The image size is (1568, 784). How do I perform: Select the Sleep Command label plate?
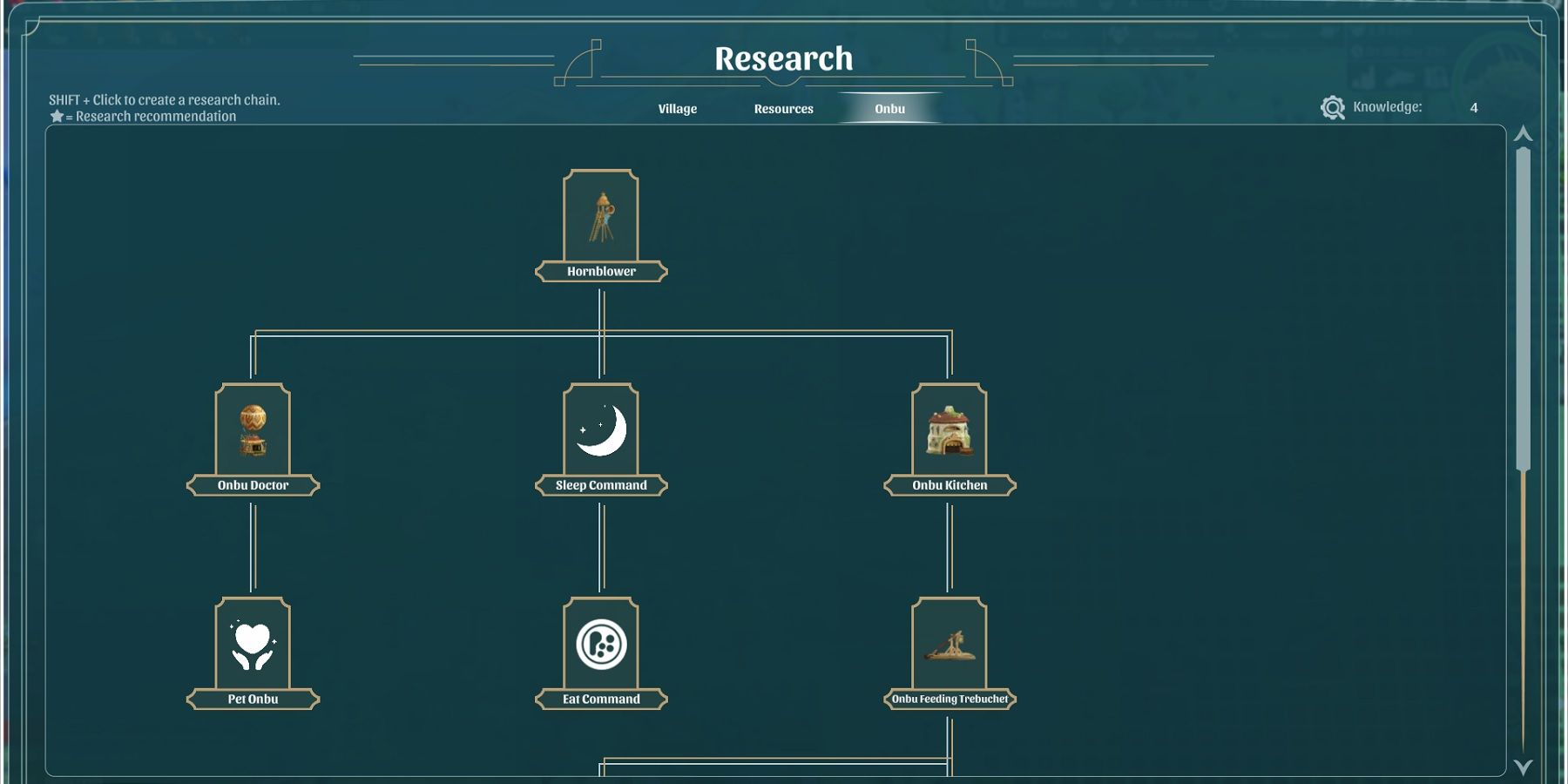pos(601,484)
